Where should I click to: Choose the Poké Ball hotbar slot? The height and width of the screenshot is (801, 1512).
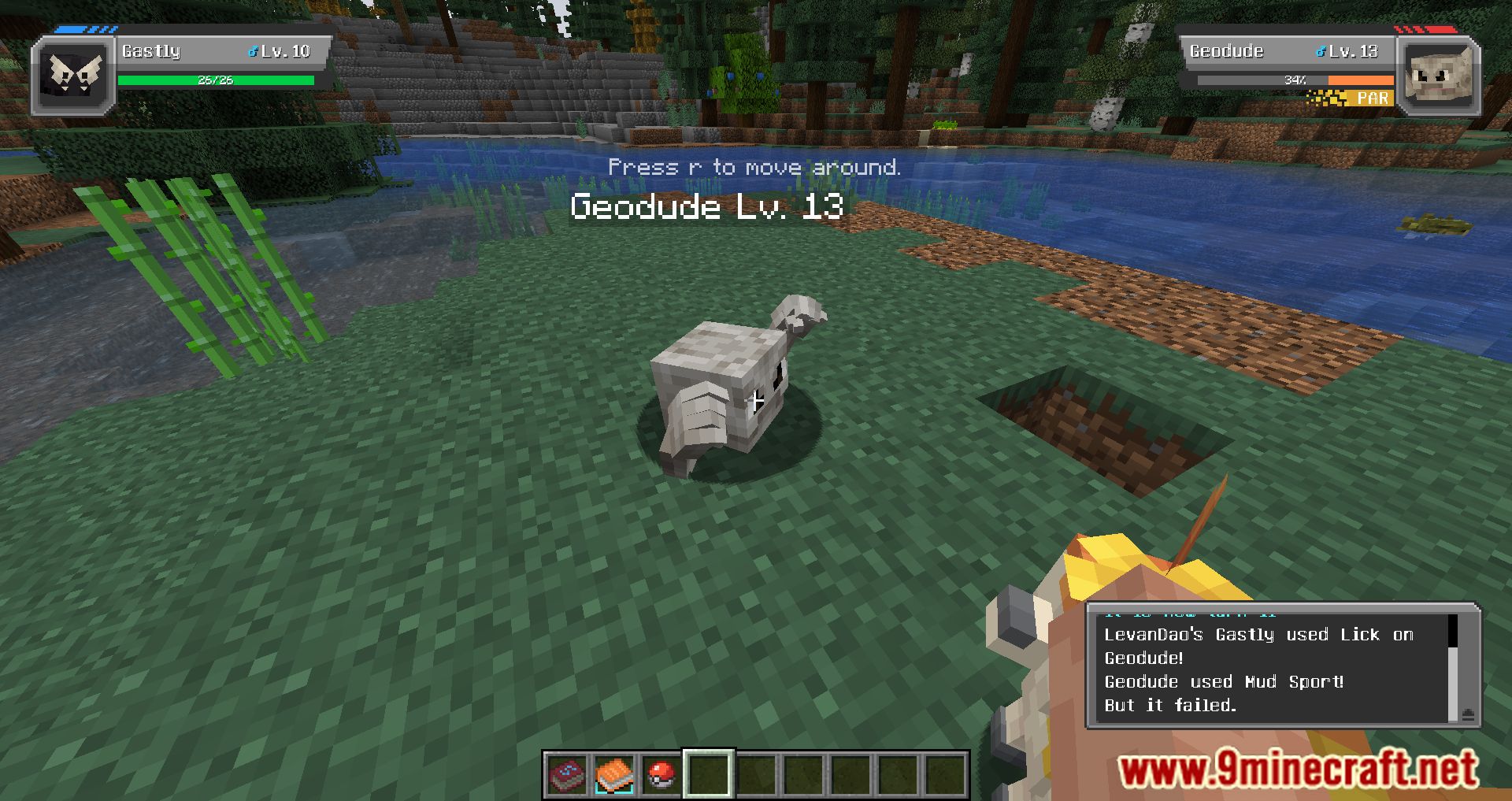point(661,775)
